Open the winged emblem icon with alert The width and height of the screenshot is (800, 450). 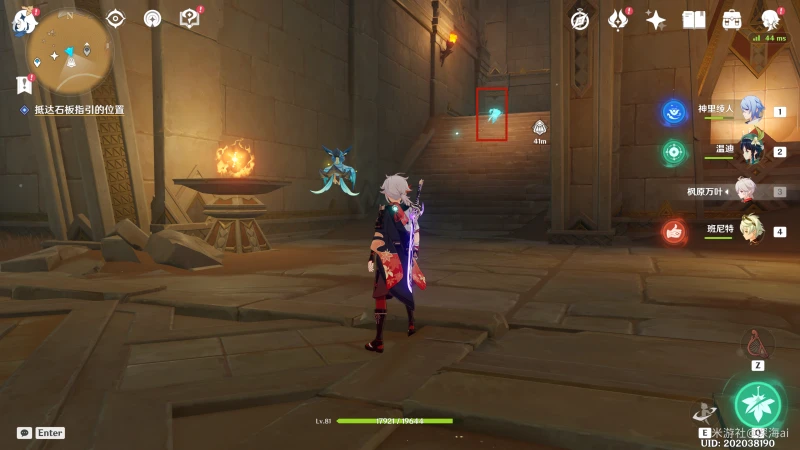617,20
